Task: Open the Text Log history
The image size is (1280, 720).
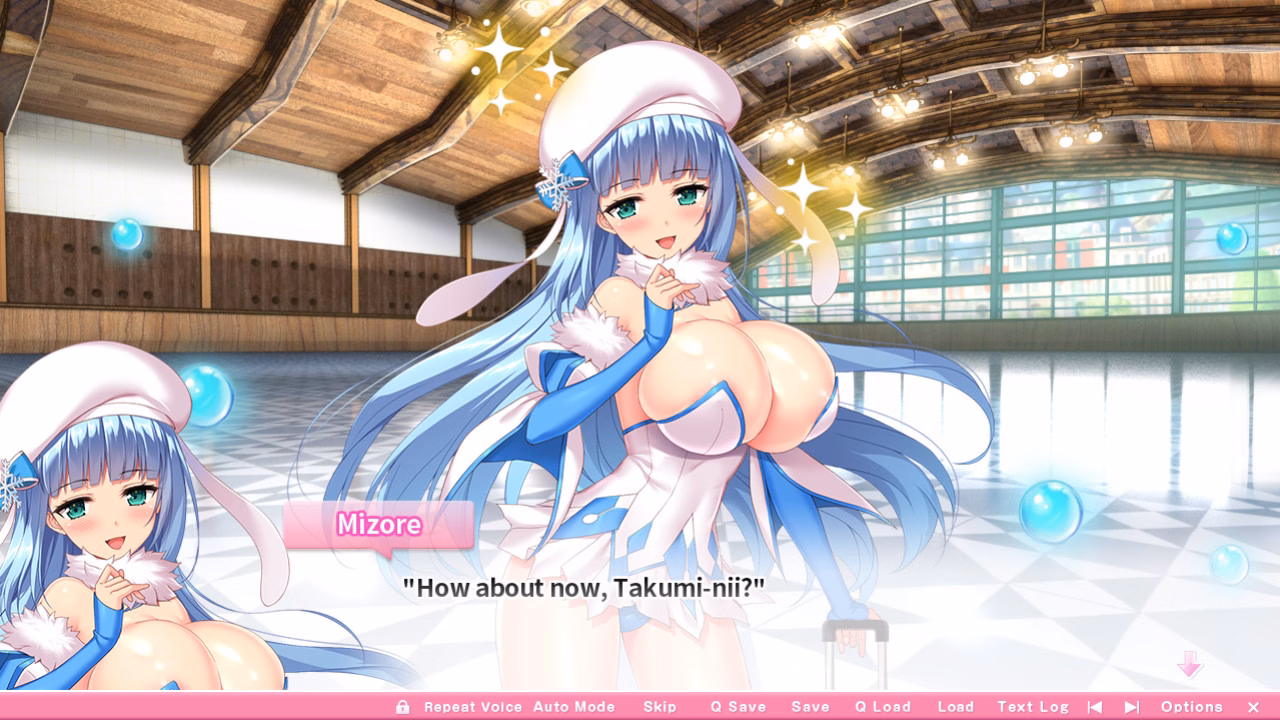Action: [x=1033, y=706]
